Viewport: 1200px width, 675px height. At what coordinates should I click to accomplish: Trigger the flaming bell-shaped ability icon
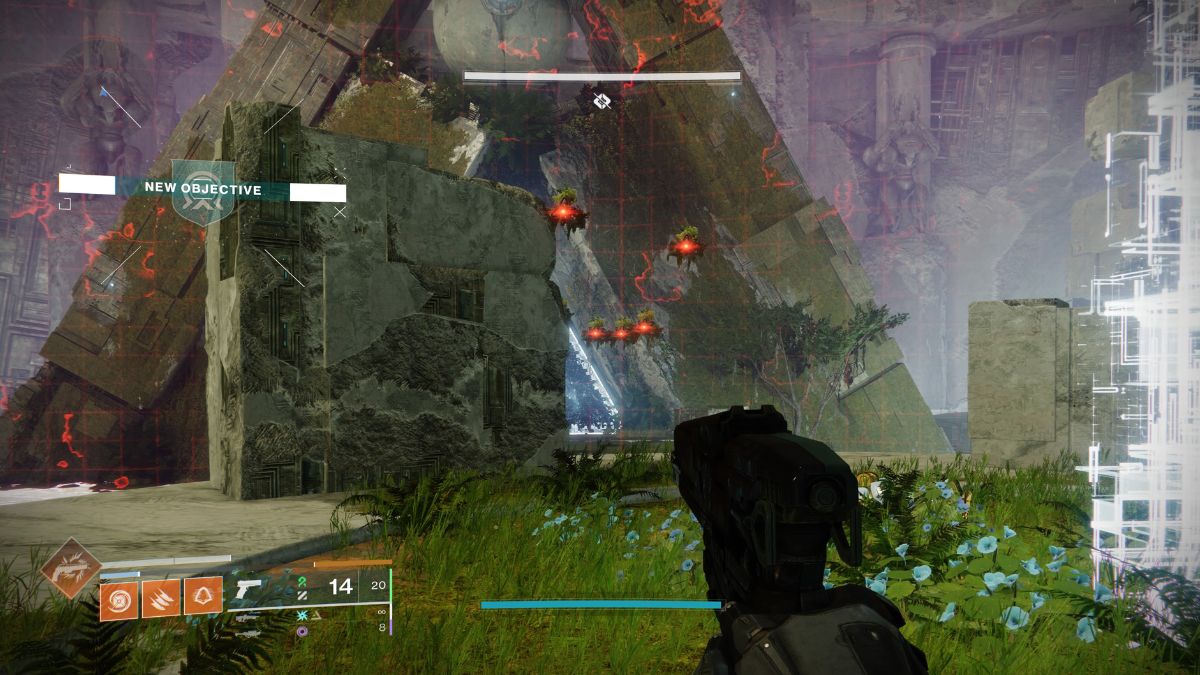pyautogui.click(x=203, y=597)
